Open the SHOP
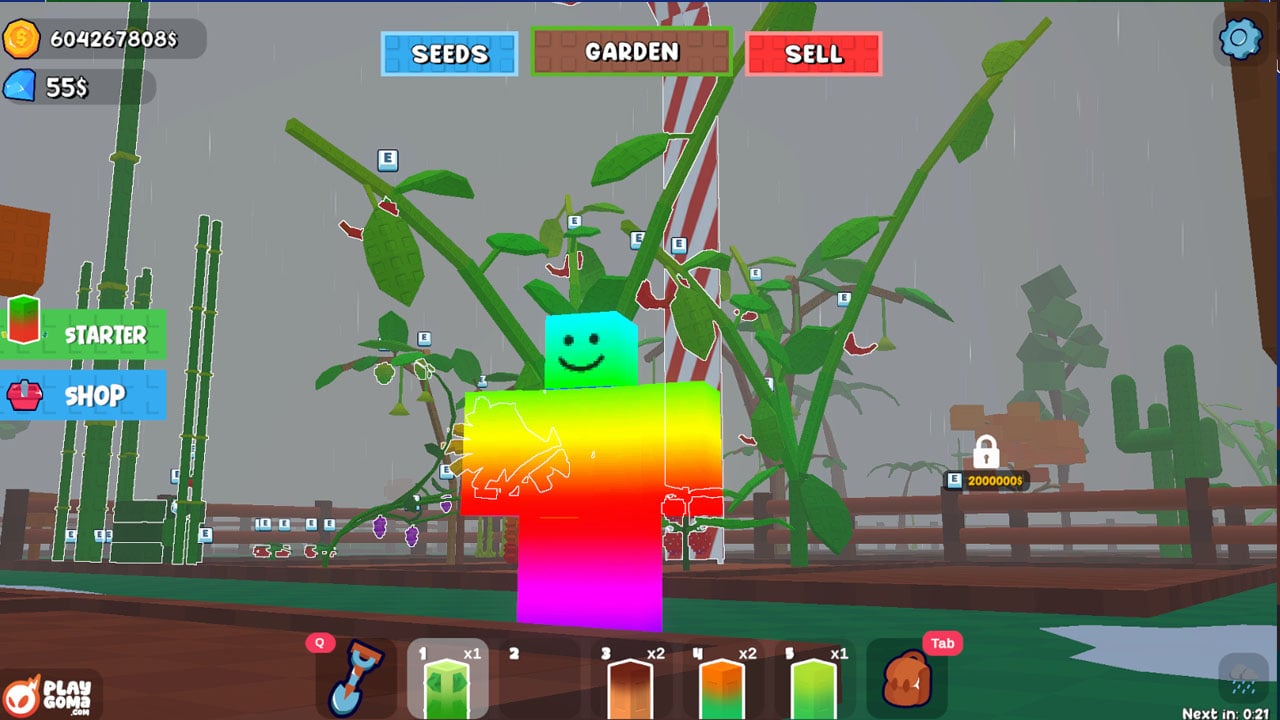1280x720 pixels. [84, 395]
